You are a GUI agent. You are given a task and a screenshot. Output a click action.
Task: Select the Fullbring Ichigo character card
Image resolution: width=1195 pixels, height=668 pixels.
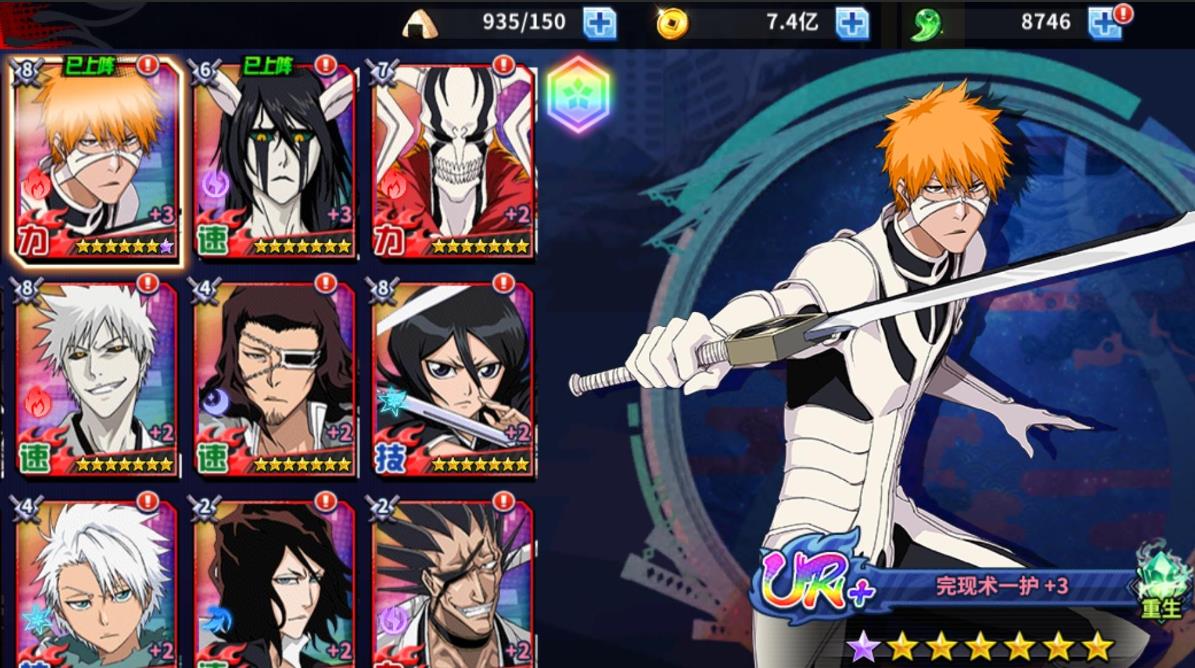tap(97, 162)
